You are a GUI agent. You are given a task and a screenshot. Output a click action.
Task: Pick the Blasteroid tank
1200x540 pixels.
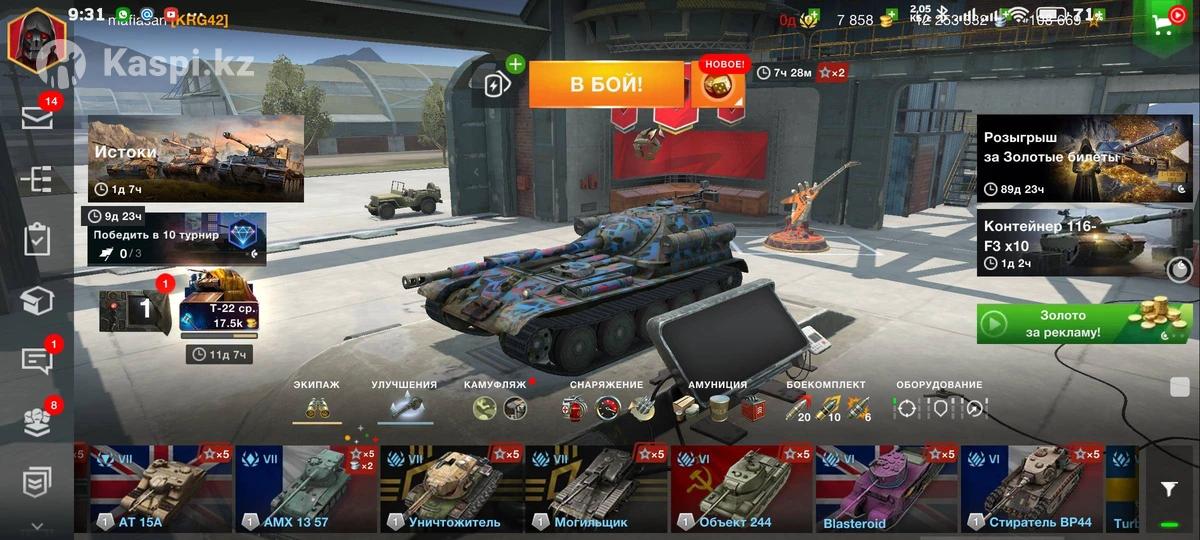(887, 490)
